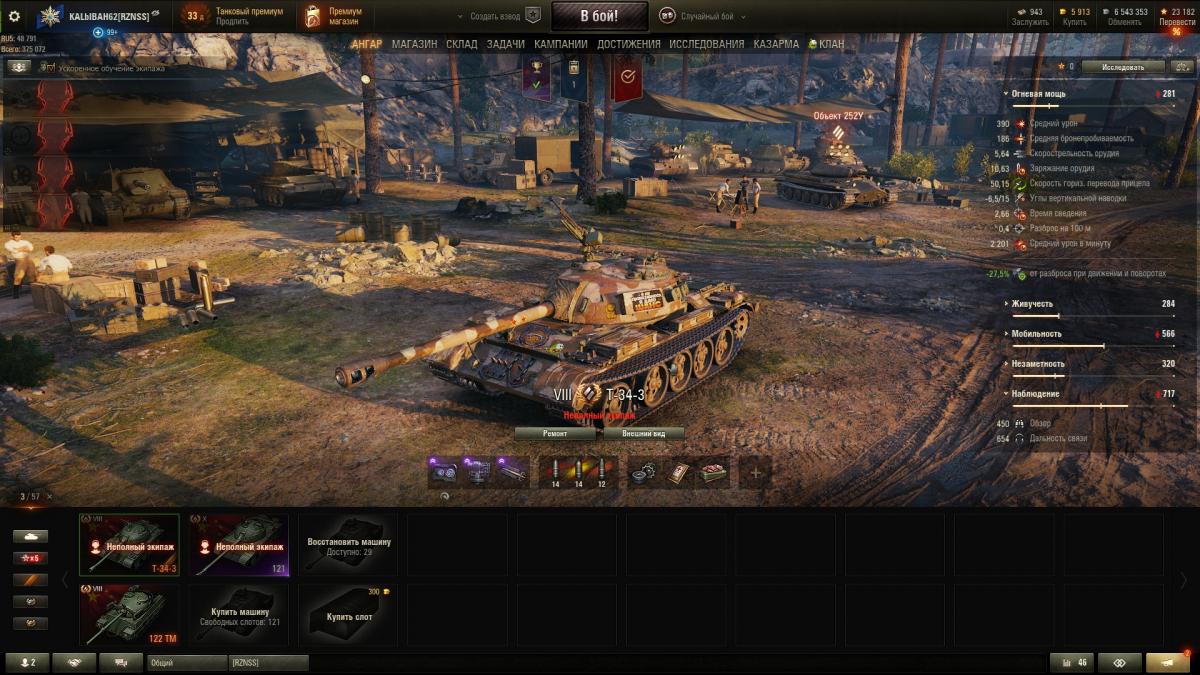The height and width of the screenshot is (675, 1200).
Task: Click the Ремонт button
Action: [x=555, y=434]
